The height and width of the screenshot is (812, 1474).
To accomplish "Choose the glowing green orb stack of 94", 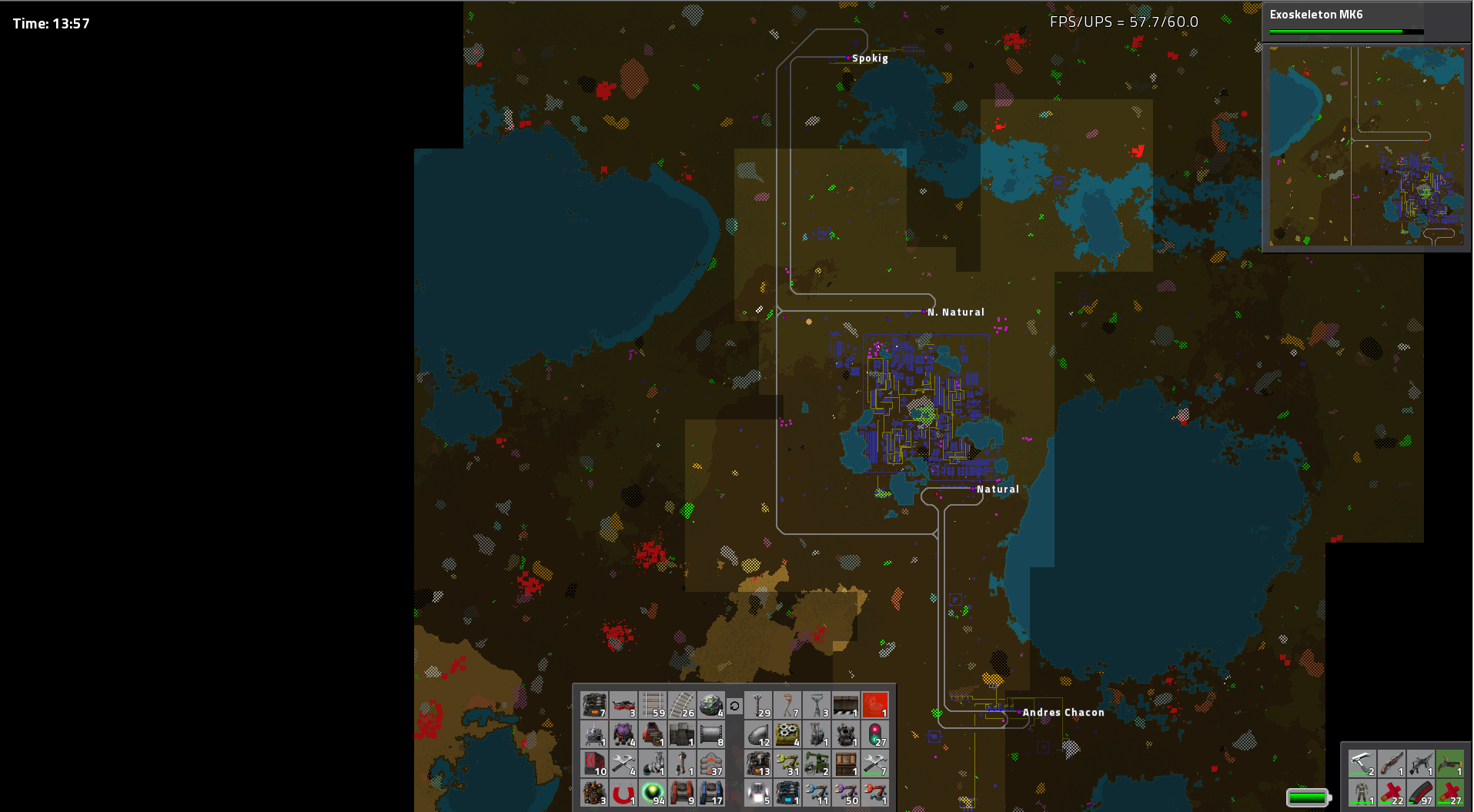I will click(653, 793).
